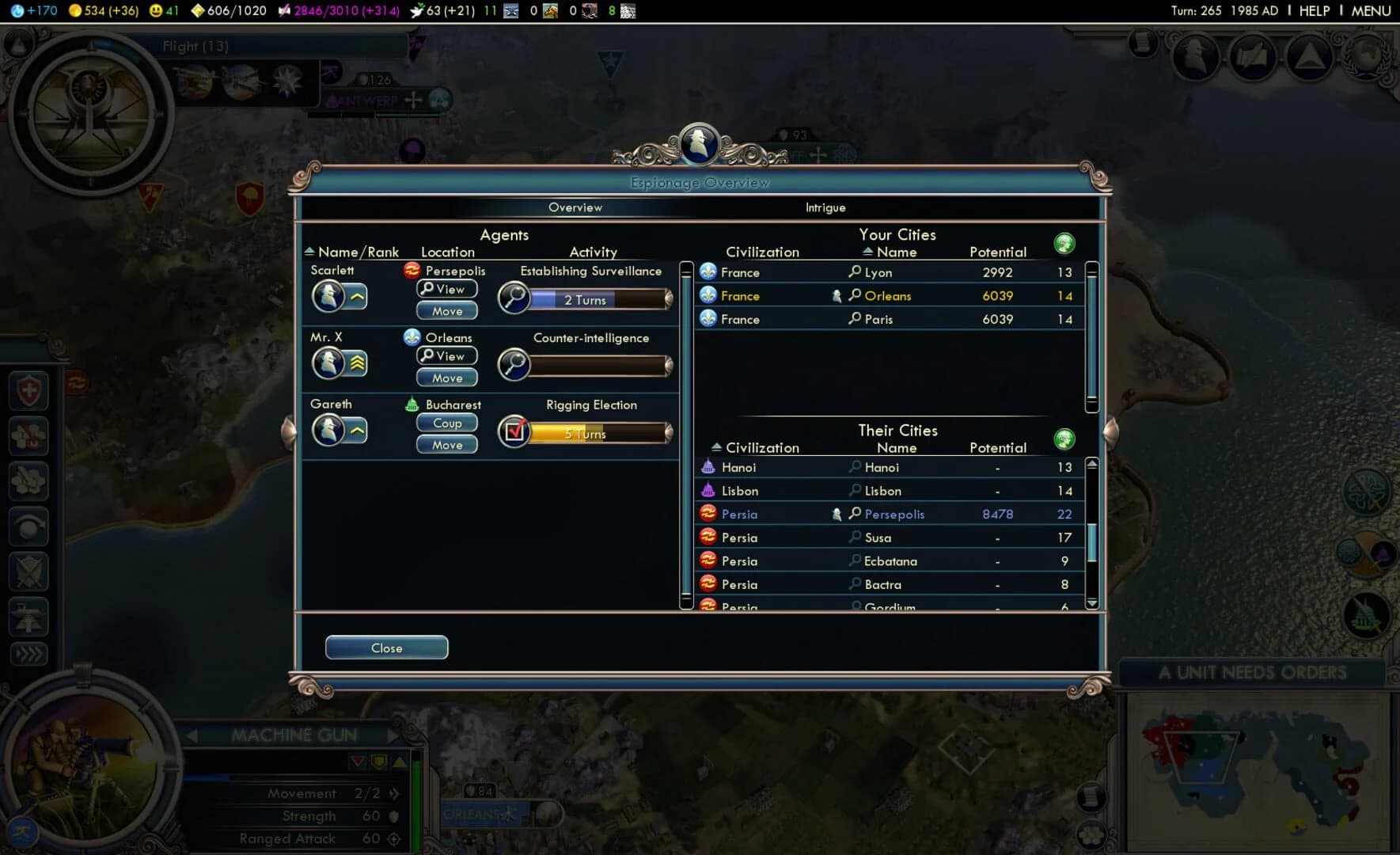1400x855 pixels.
Task: Open the MENU in the top-right corner
Action: click(x=1370, y=11)
